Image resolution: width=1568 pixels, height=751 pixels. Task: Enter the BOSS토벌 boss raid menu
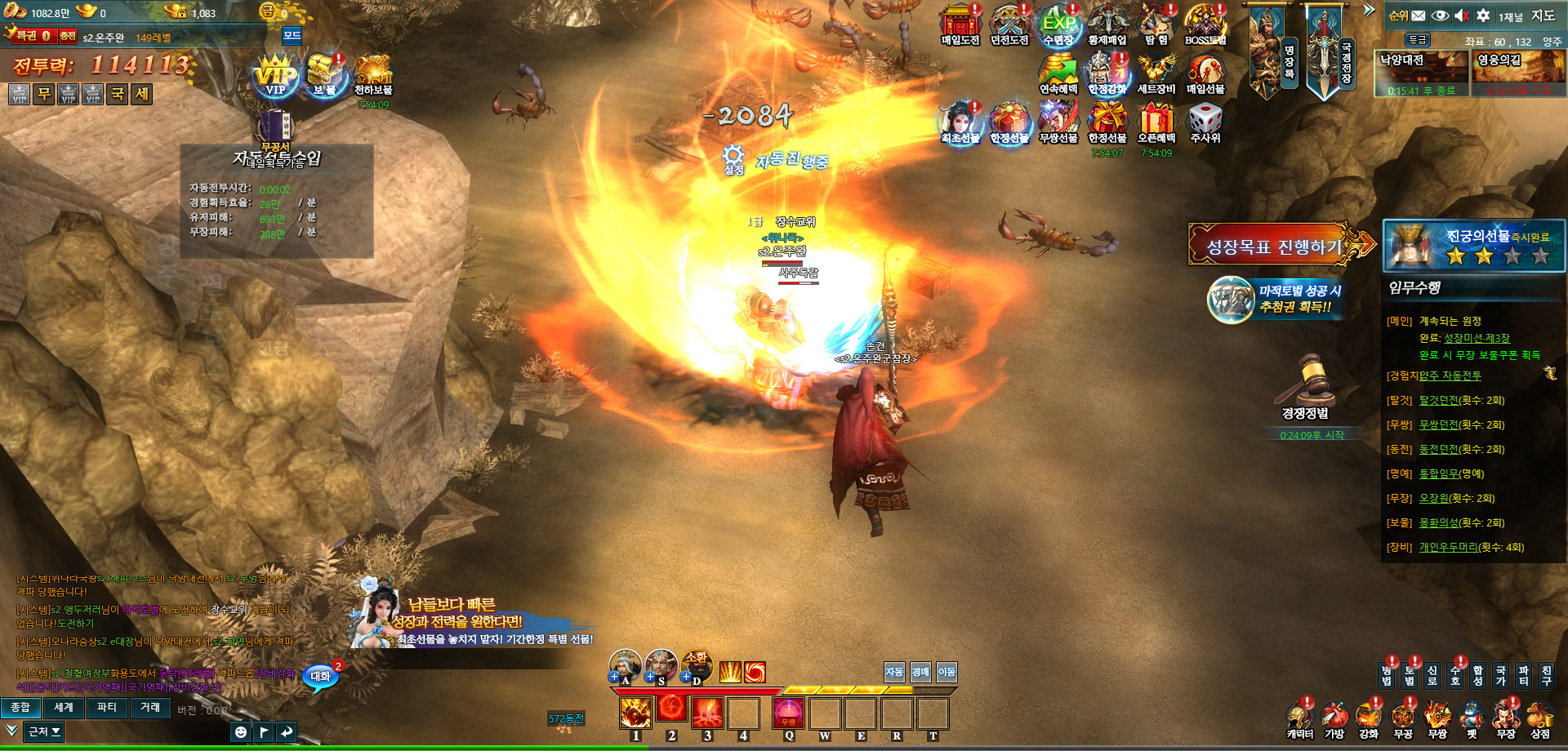[1205, 24]
